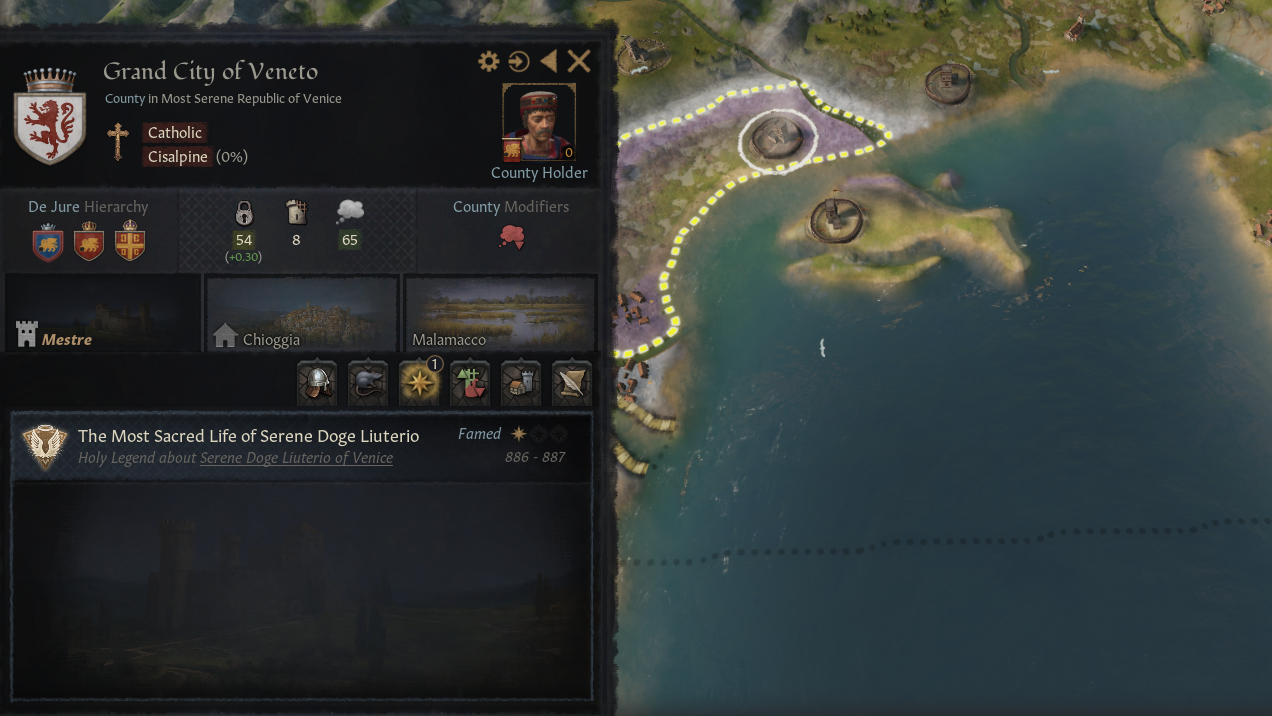Open the County Holder portrait
The height and width of the screenshot is (716, 1272).
coord(539,123)
